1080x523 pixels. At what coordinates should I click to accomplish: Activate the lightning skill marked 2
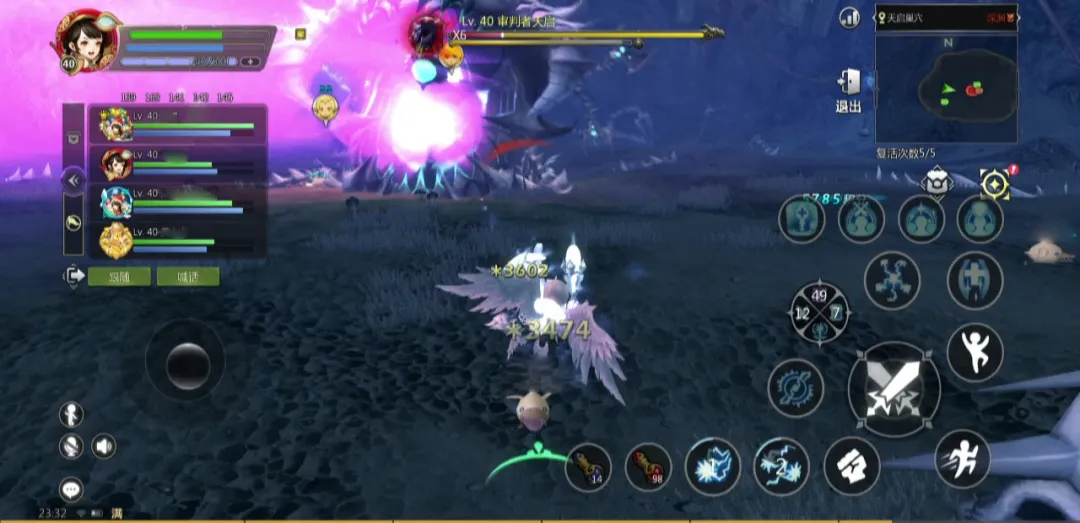(781, 466)
